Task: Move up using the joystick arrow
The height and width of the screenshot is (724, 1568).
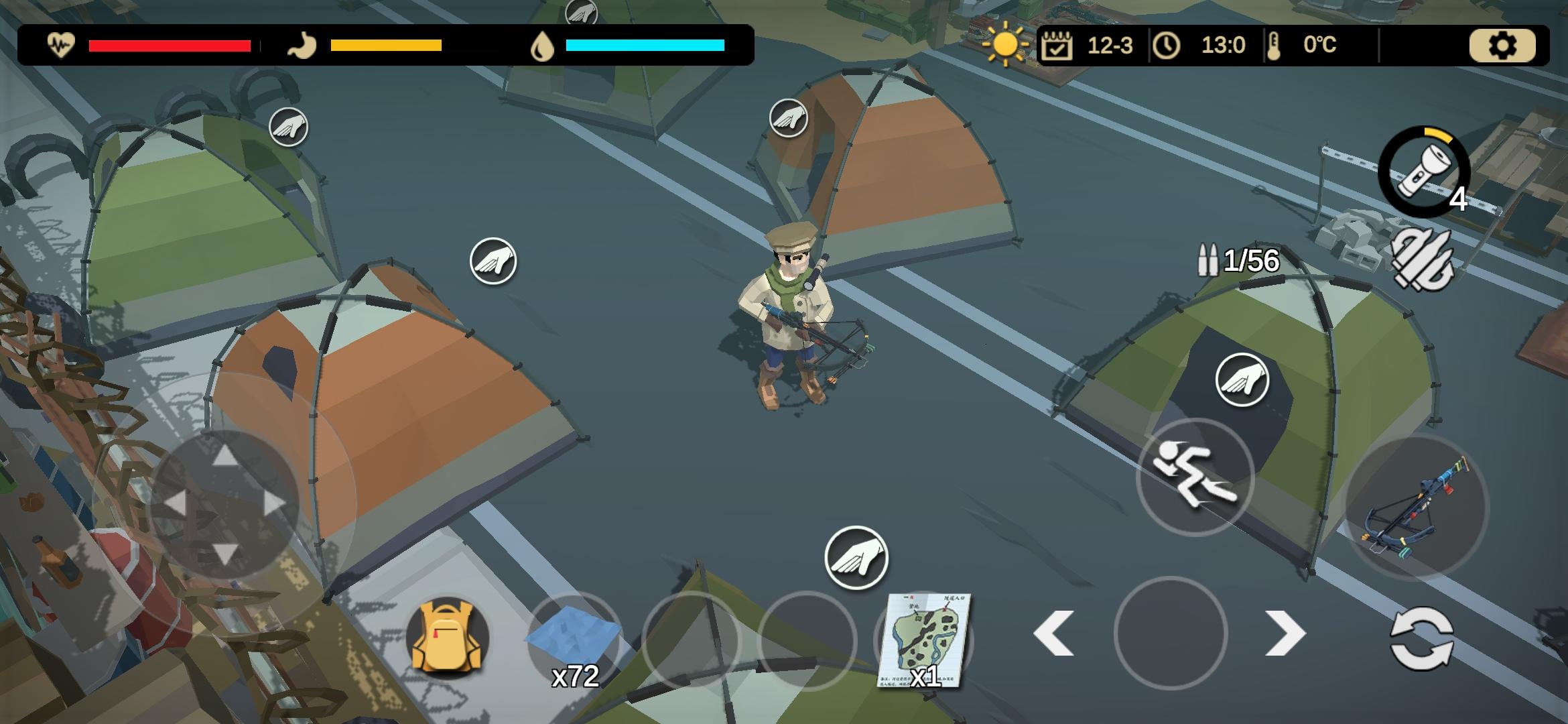Action: pyautogui.click(x=224, y=456)
